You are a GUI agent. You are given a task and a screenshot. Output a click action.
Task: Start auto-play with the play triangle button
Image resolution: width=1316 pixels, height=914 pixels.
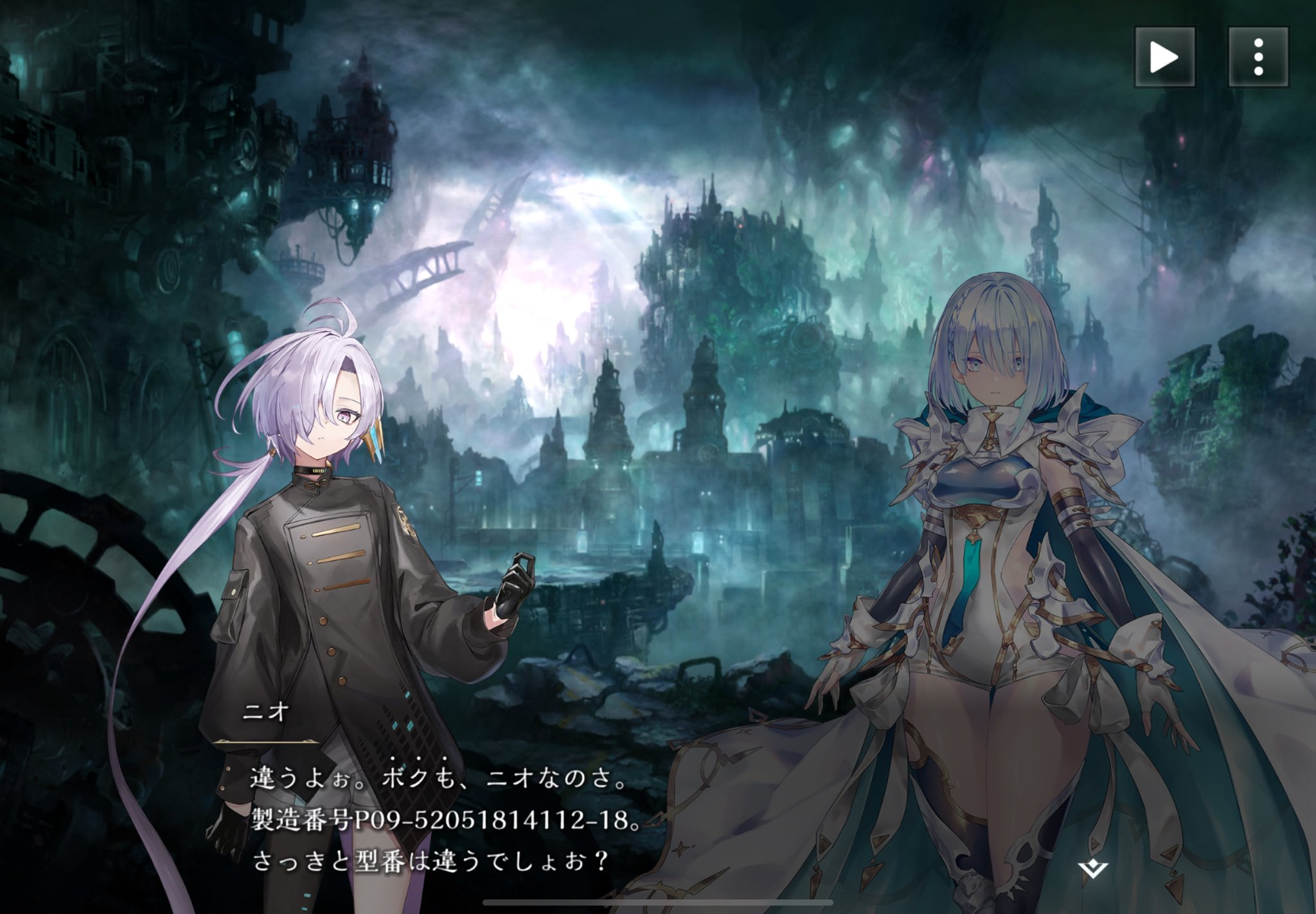coord(1164,57)
